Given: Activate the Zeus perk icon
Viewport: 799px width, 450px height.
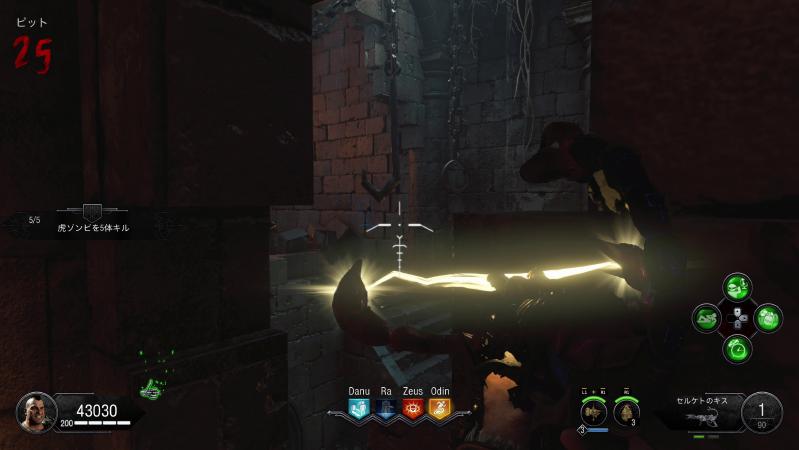Looking at the screenshot, I should point(413,408).
